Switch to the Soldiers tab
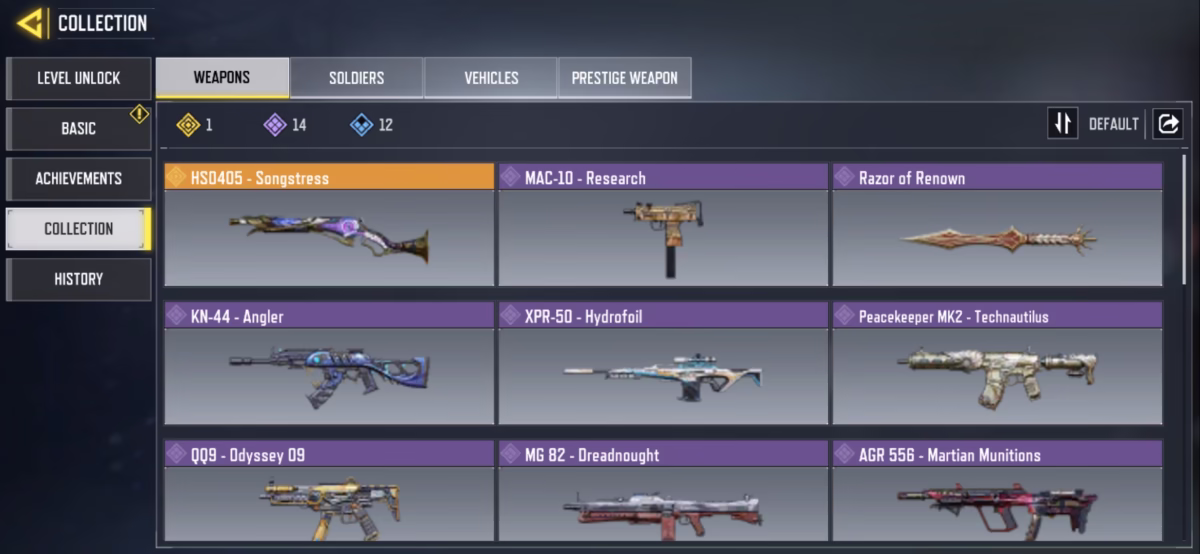This screenshot has height=554, width=1200. pyautogui.click(x=356, y=78)
